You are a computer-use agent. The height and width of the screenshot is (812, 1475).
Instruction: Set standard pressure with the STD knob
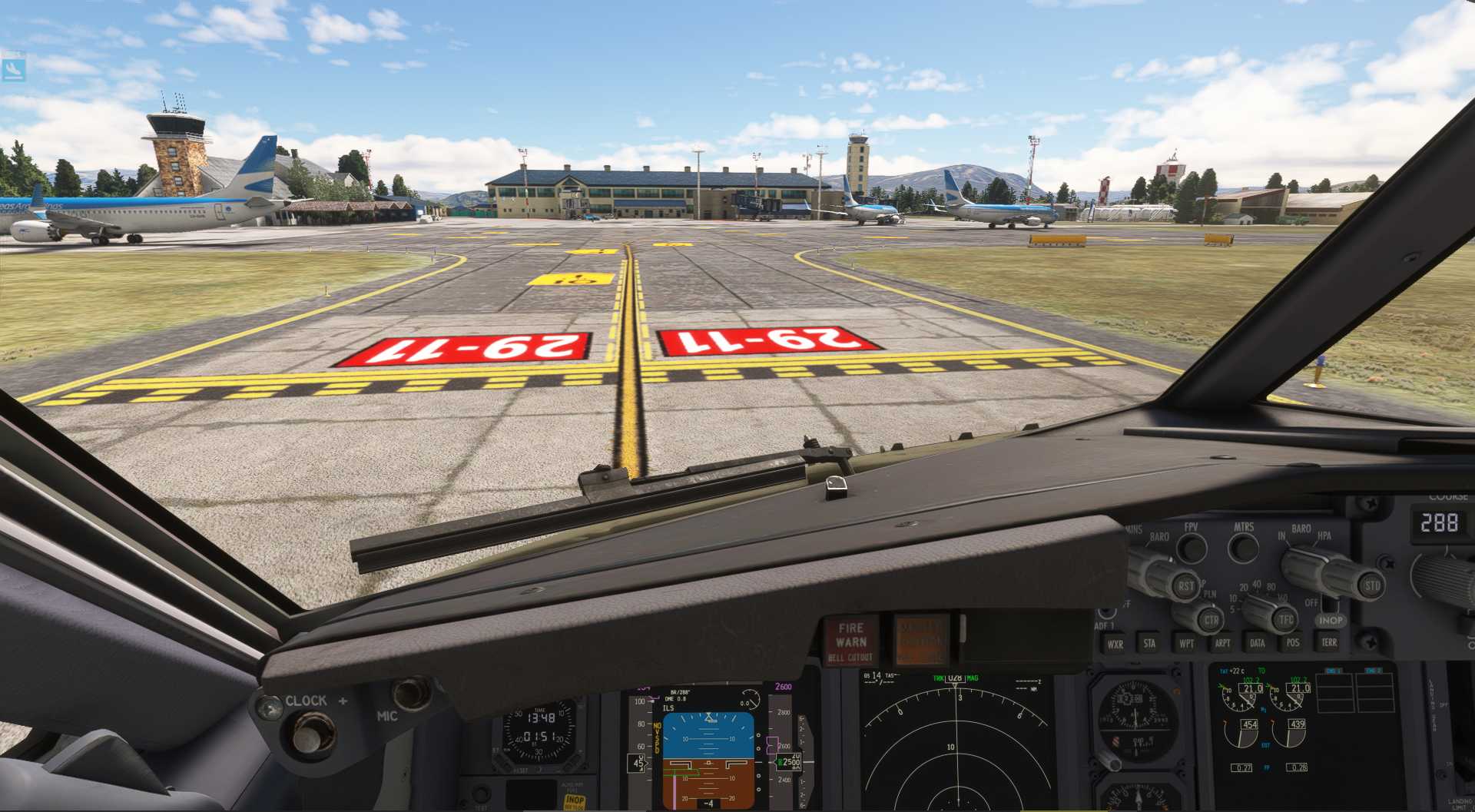click(1371, 586)
